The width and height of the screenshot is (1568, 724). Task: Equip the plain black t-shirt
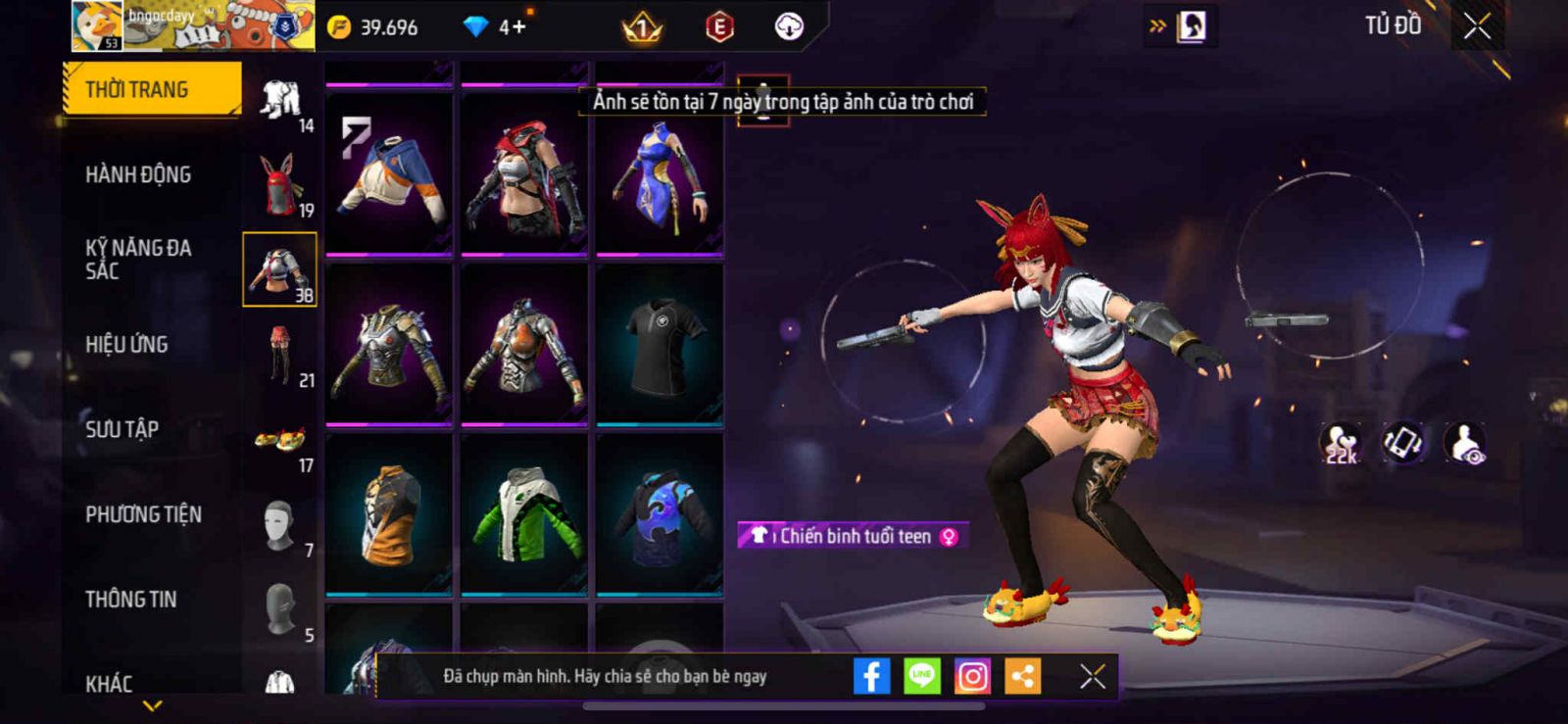point(660,345)
